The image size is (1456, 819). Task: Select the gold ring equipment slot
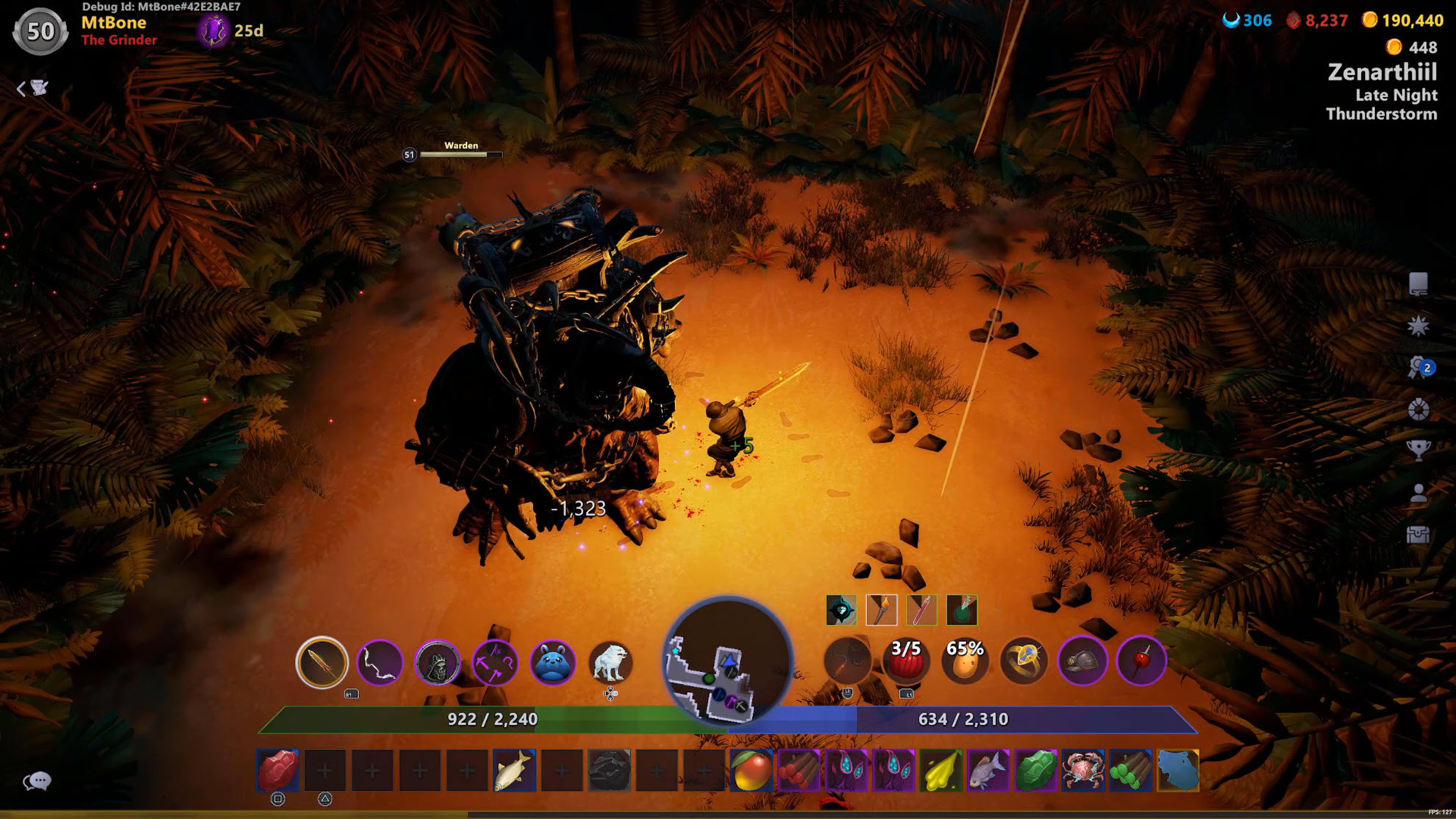(x=1024, y=661)
